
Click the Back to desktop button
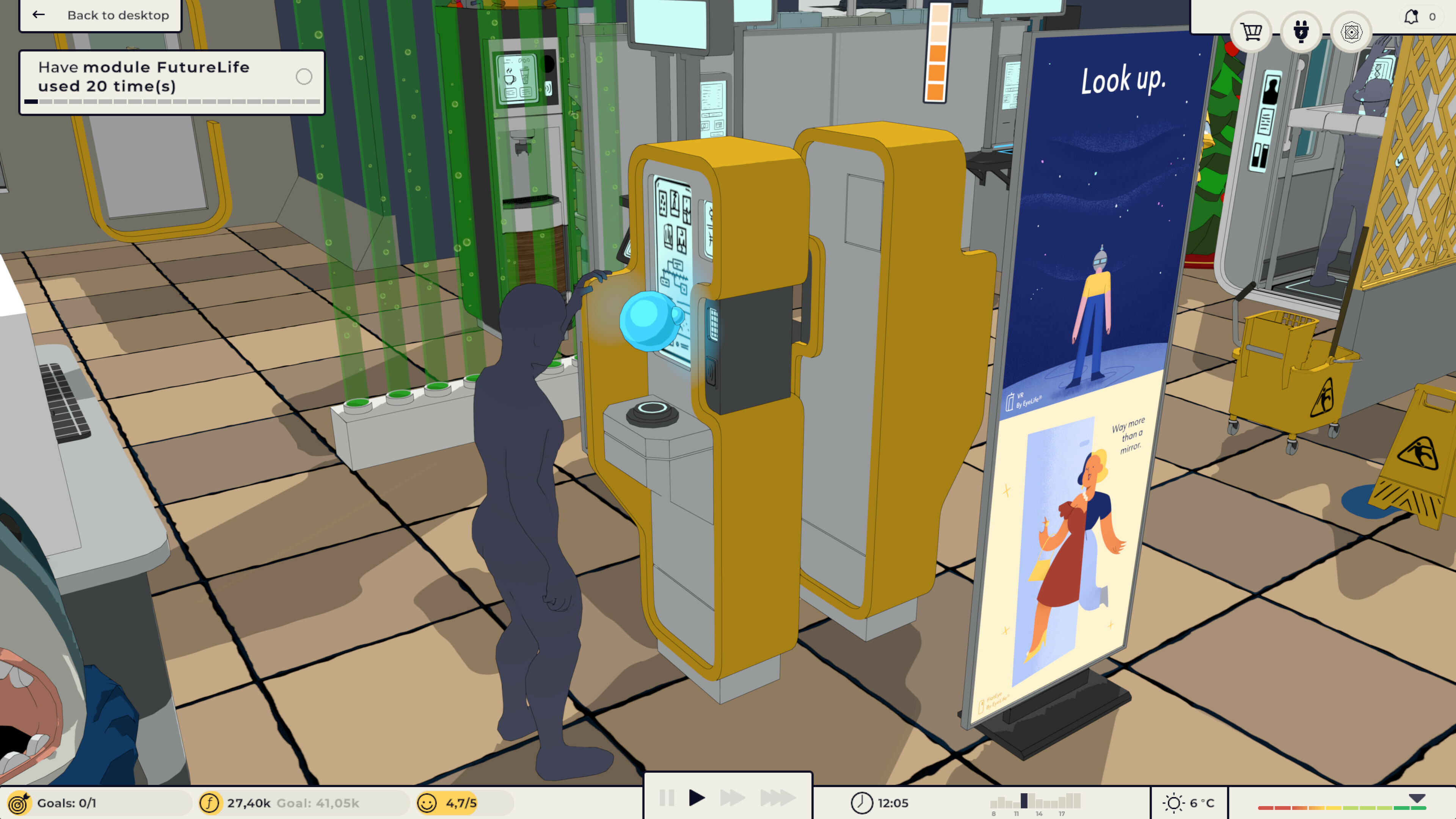tap(117, 15)
